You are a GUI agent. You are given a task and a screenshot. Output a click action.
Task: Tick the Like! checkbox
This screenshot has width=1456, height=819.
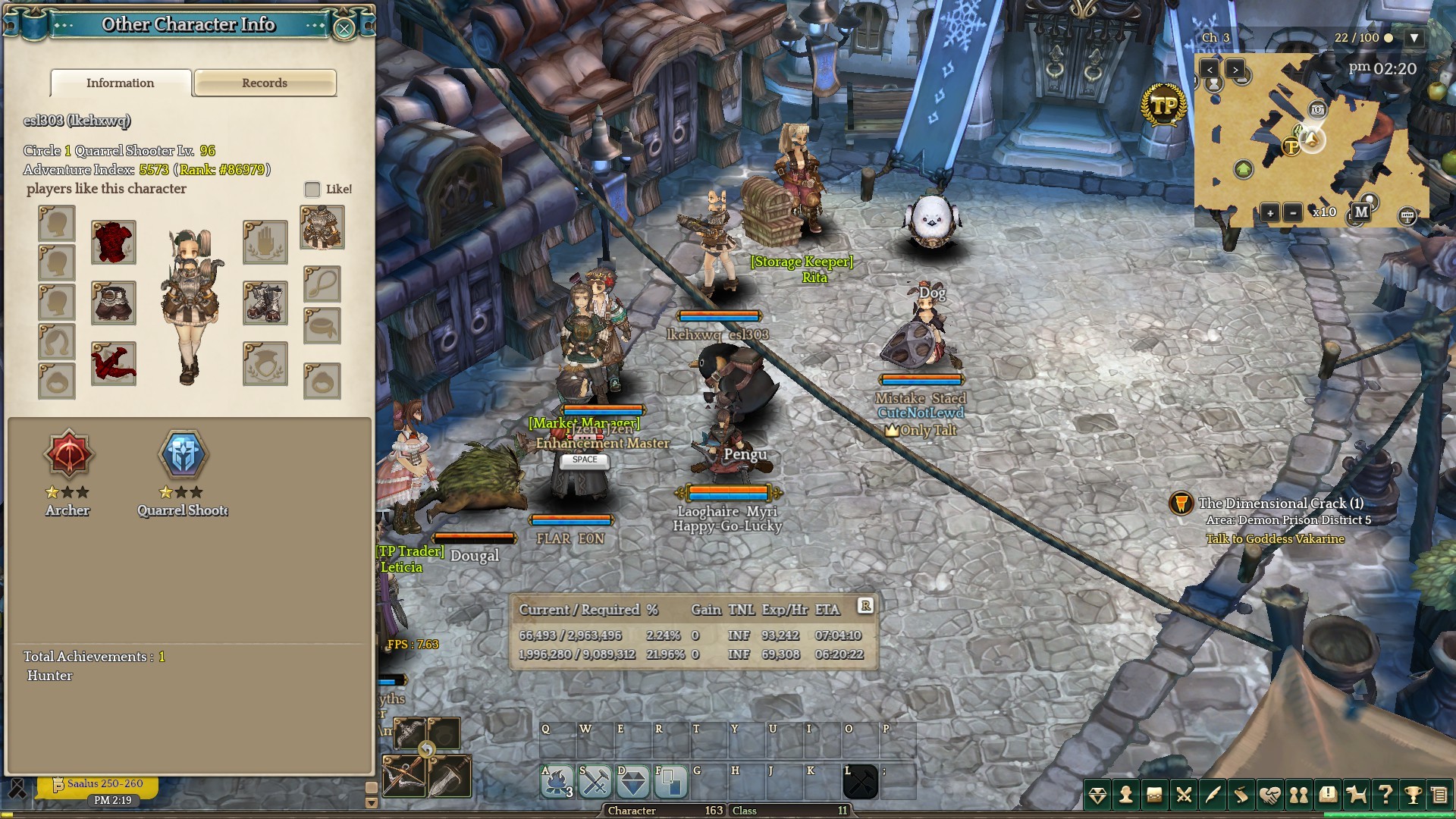312,190
